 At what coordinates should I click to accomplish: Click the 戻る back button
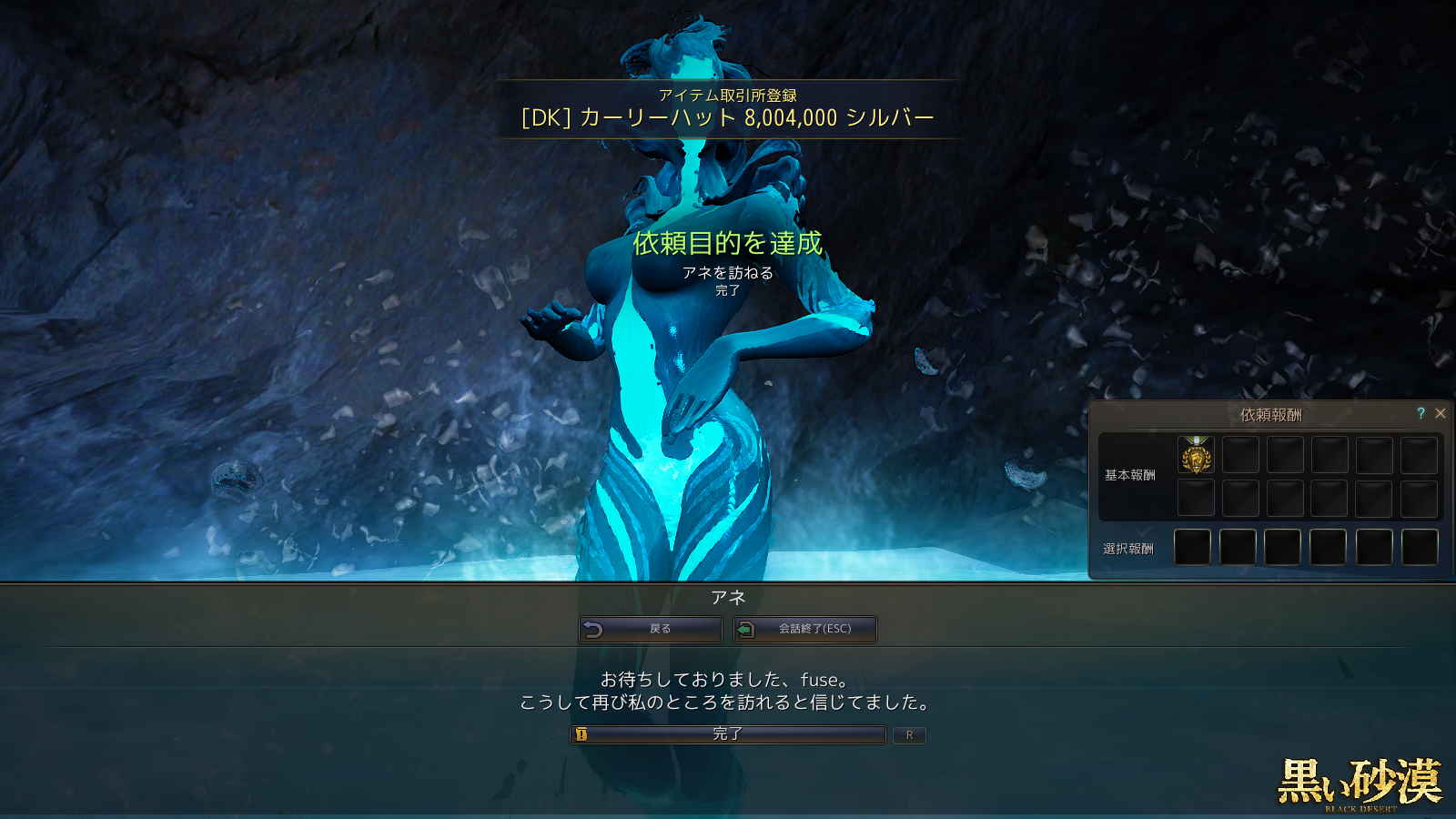pos(651,629)
